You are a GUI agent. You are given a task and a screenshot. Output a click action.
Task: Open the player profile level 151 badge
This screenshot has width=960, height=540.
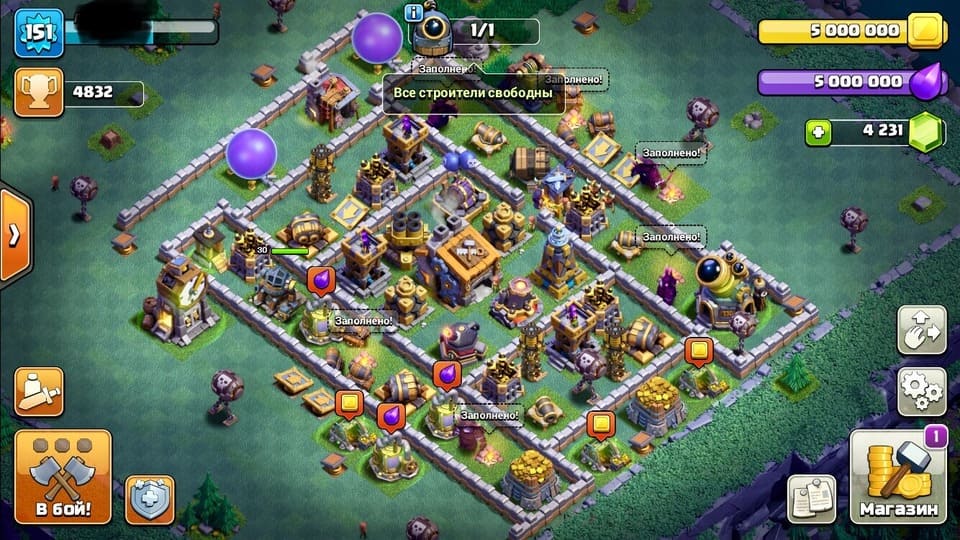pos(39,33)
